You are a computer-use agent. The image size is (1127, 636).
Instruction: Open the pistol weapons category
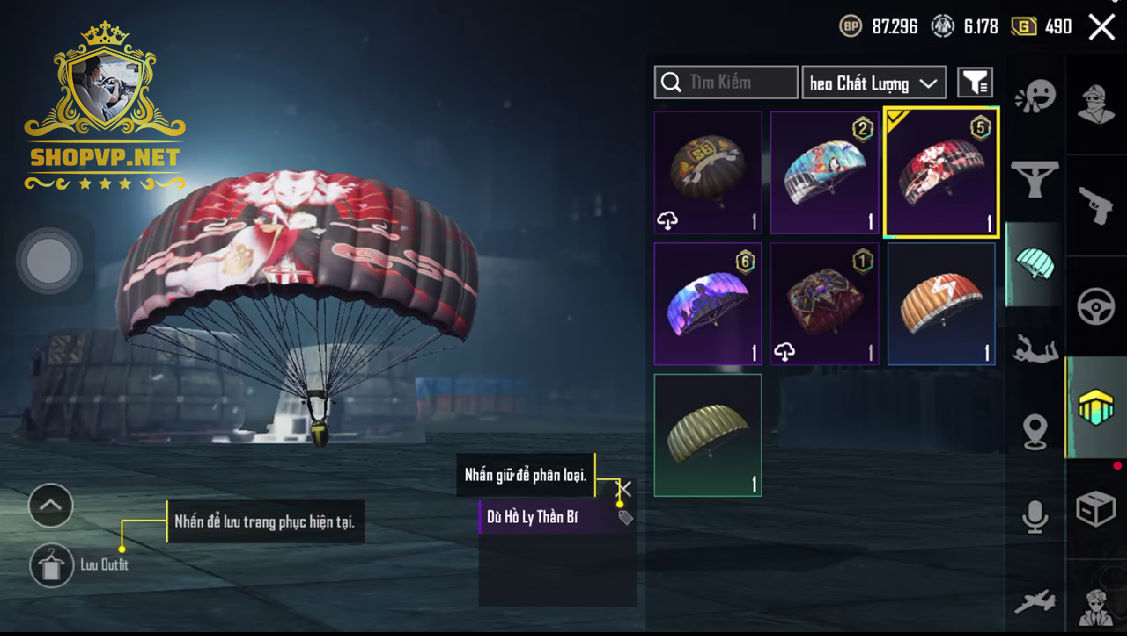[1096, 204]
